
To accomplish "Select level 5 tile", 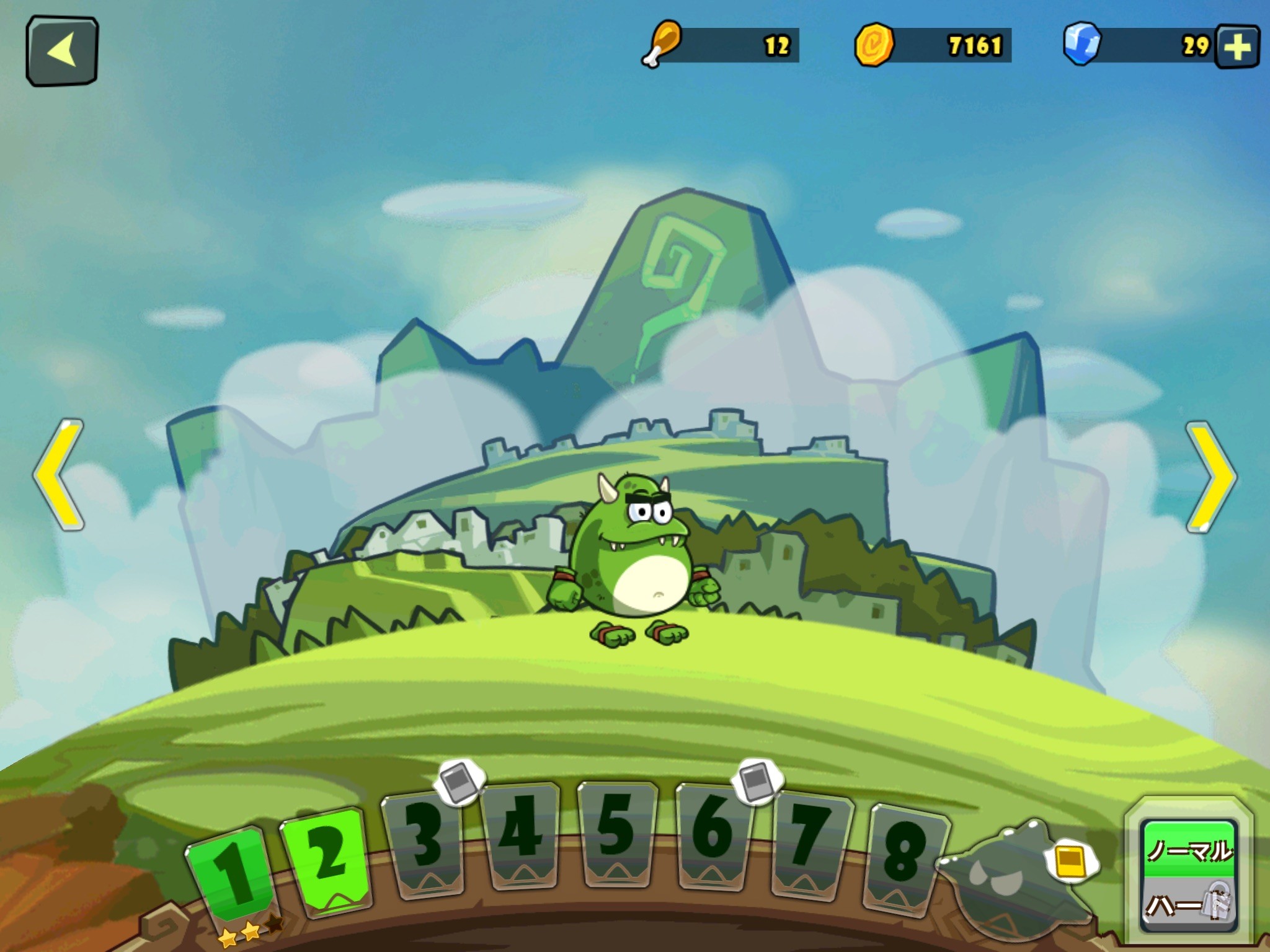I will point(616,832).
